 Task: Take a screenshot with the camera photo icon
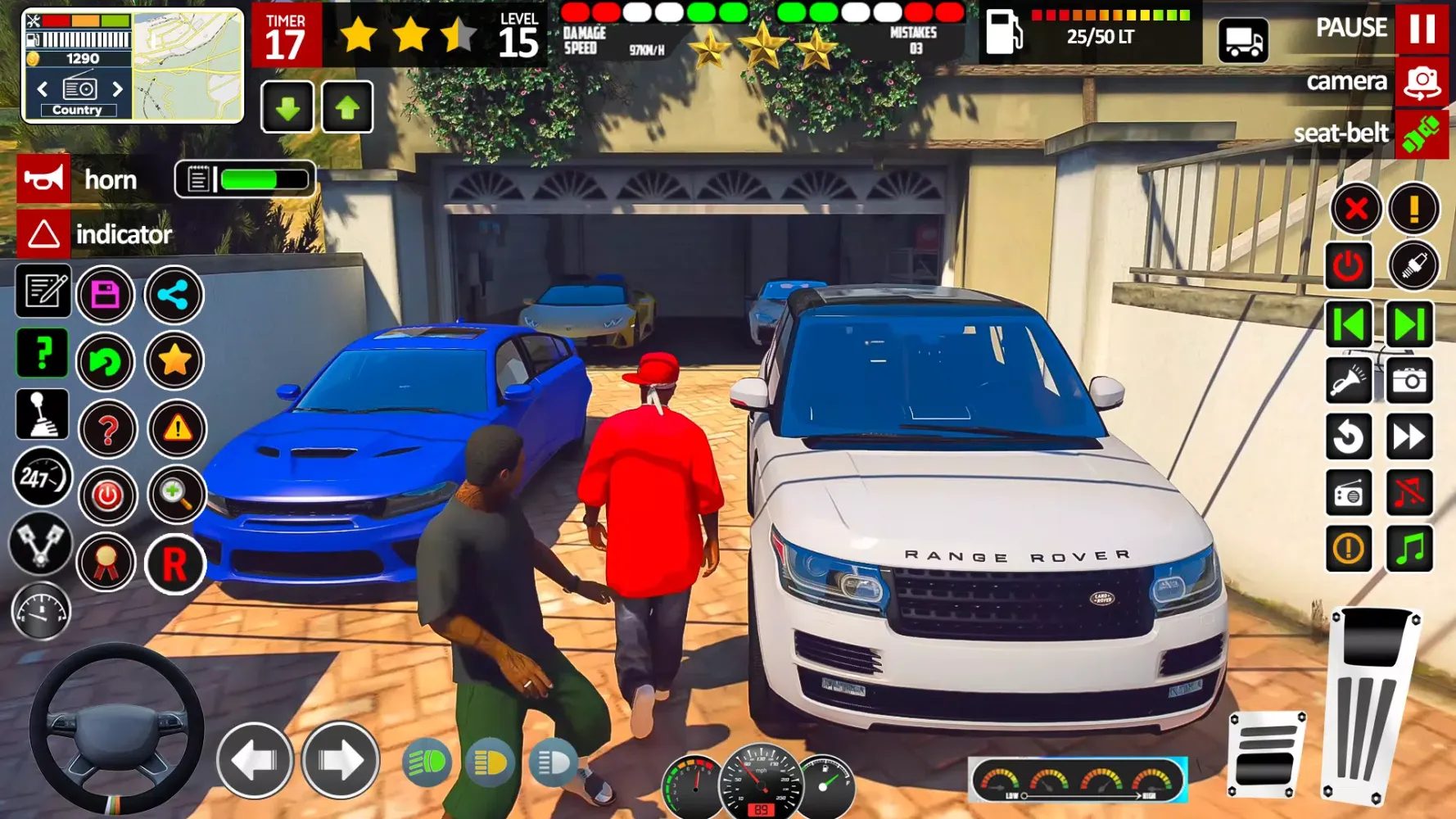1409,381
